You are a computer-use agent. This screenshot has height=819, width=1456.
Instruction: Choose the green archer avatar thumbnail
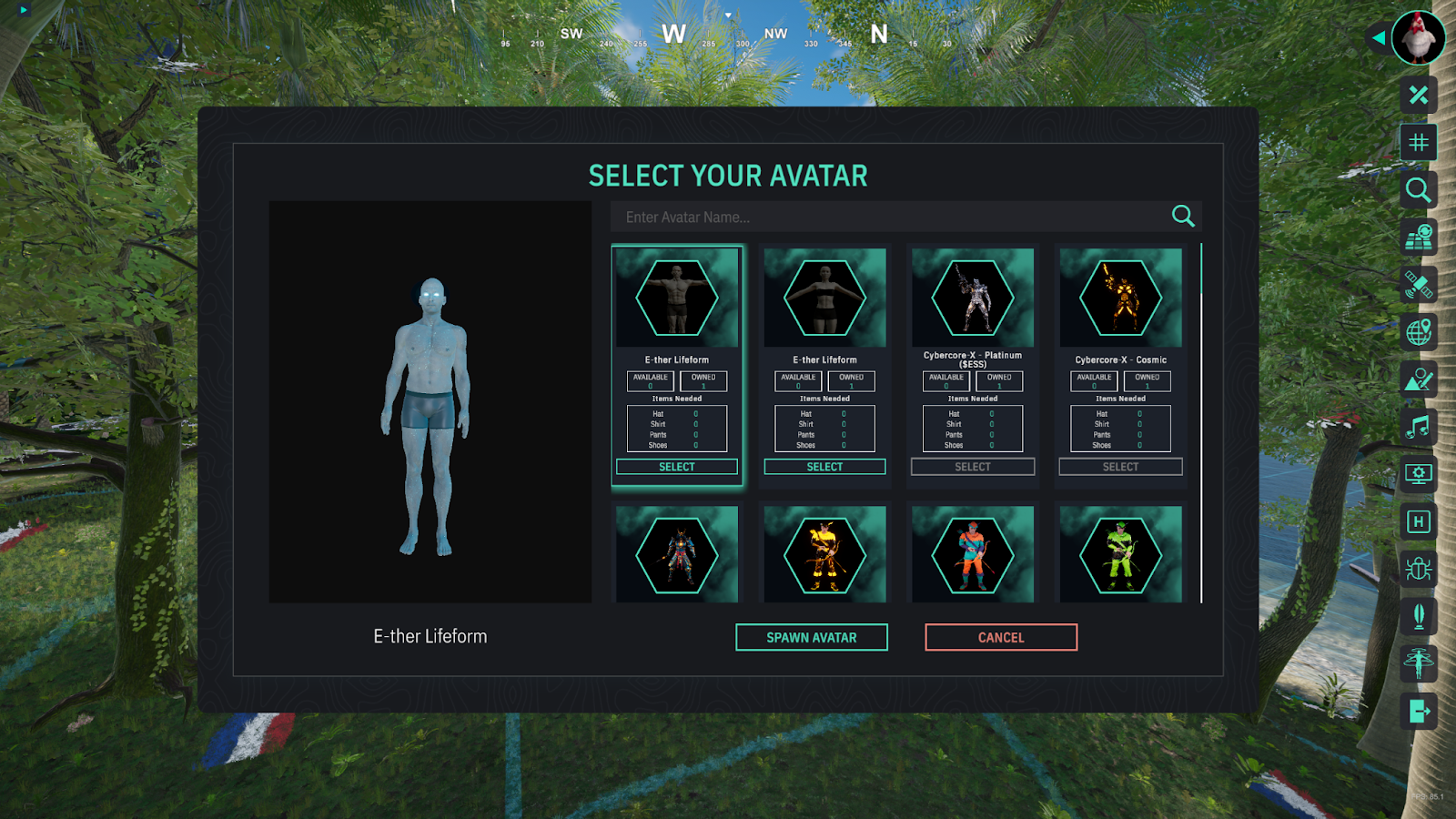1120,555
